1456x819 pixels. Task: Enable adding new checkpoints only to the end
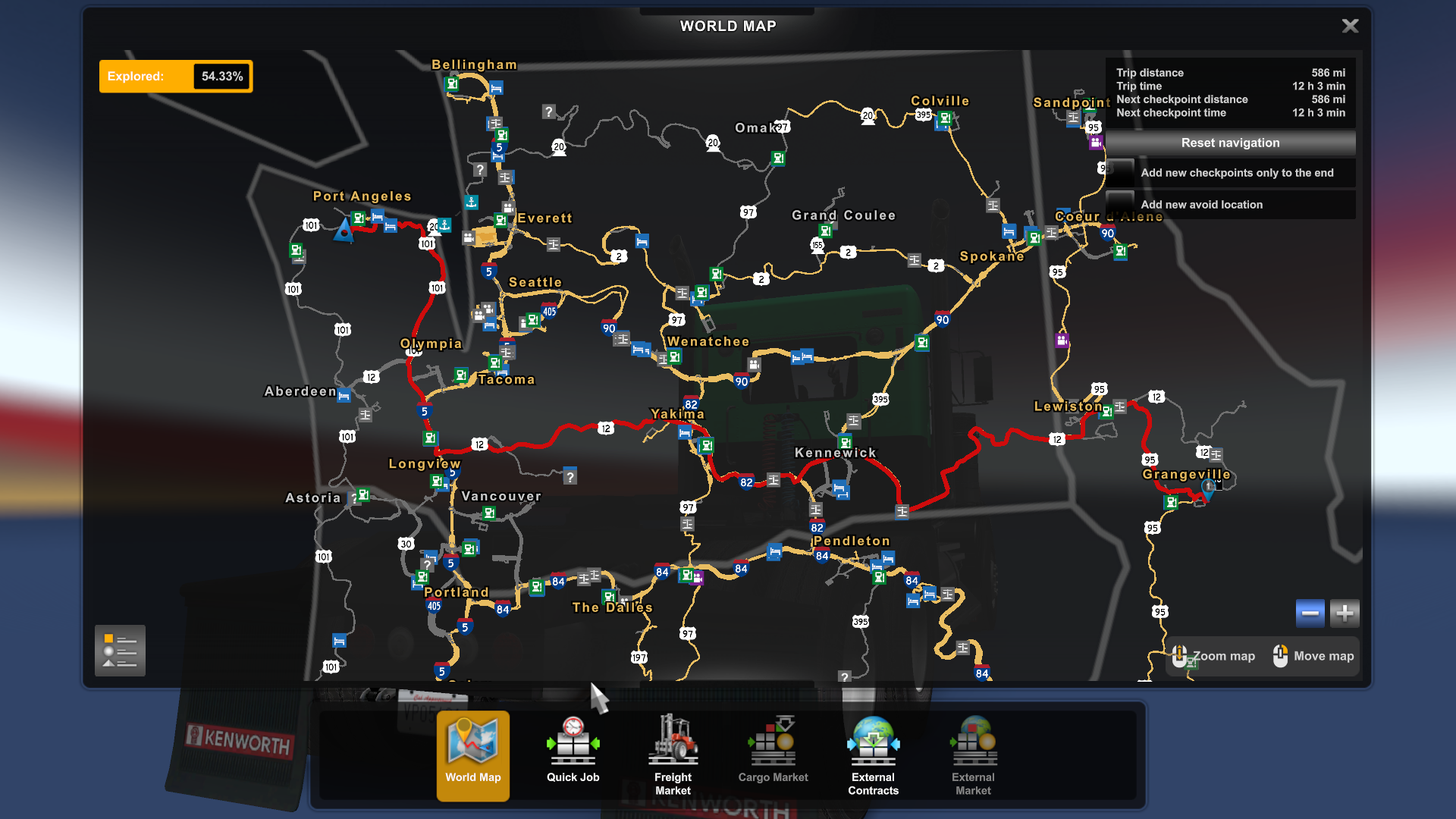[x=1121, y=173]
